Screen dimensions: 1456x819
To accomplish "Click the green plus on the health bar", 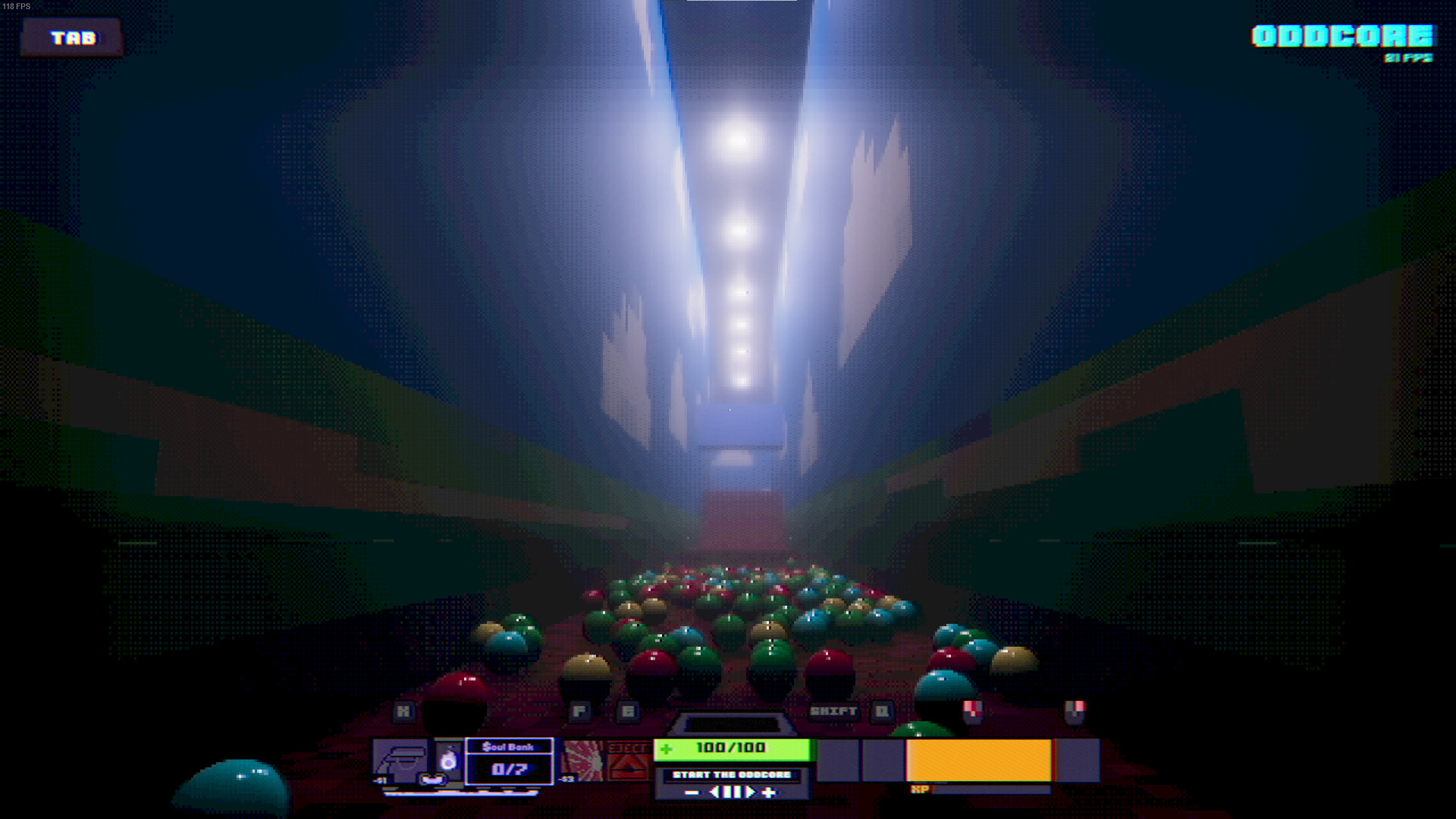I will coord(665,748).
